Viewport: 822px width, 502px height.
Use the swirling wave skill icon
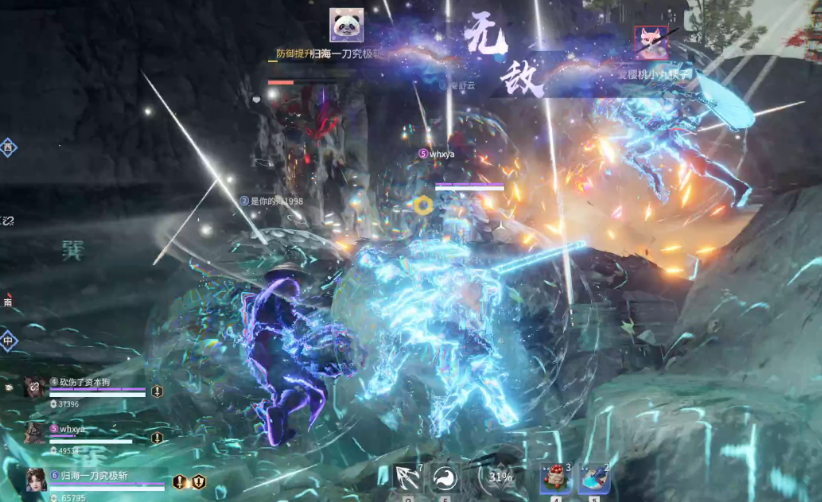[x=445, y=478]
